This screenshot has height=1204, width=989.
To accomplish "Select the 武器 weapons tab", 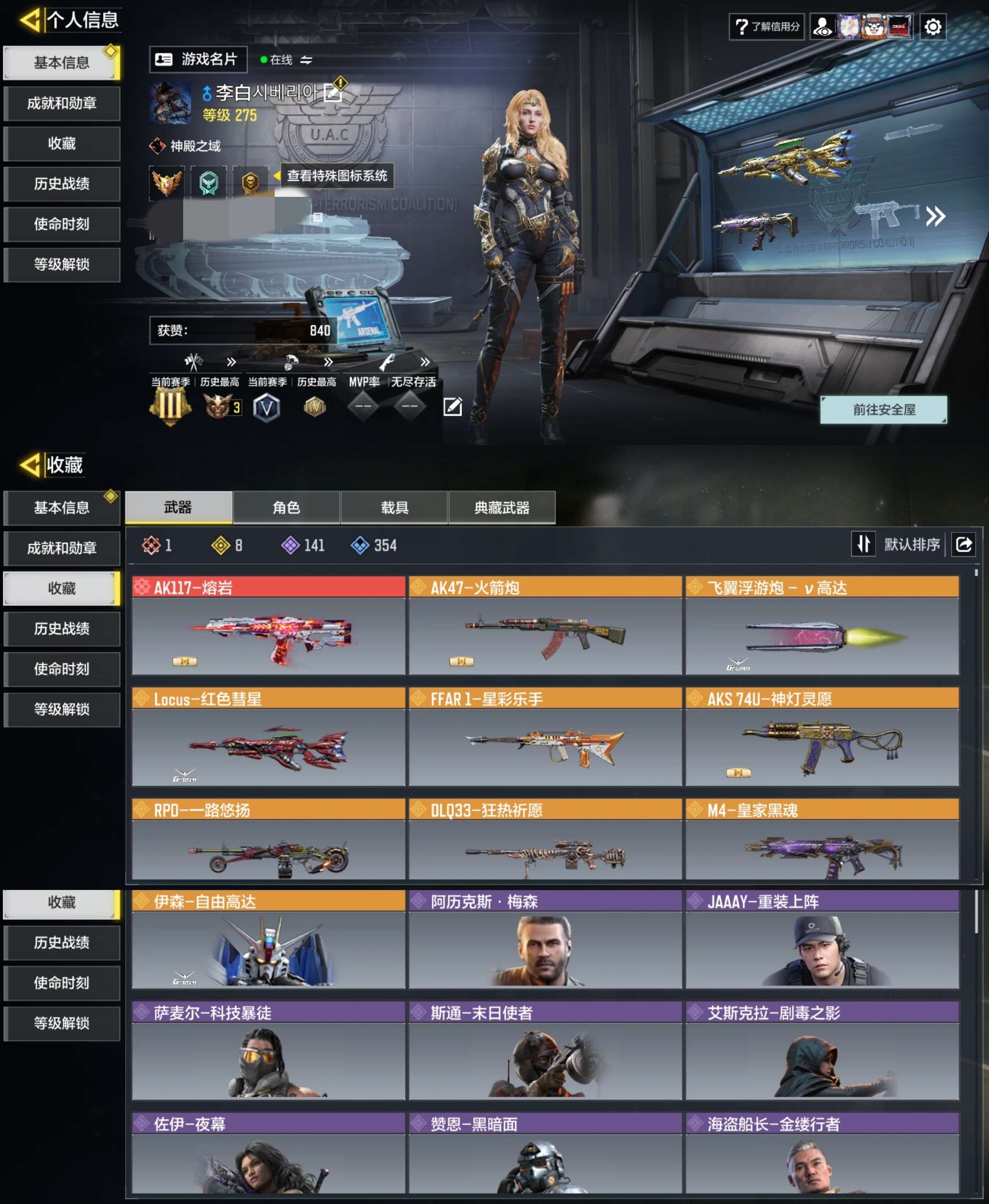I will 178,507.
